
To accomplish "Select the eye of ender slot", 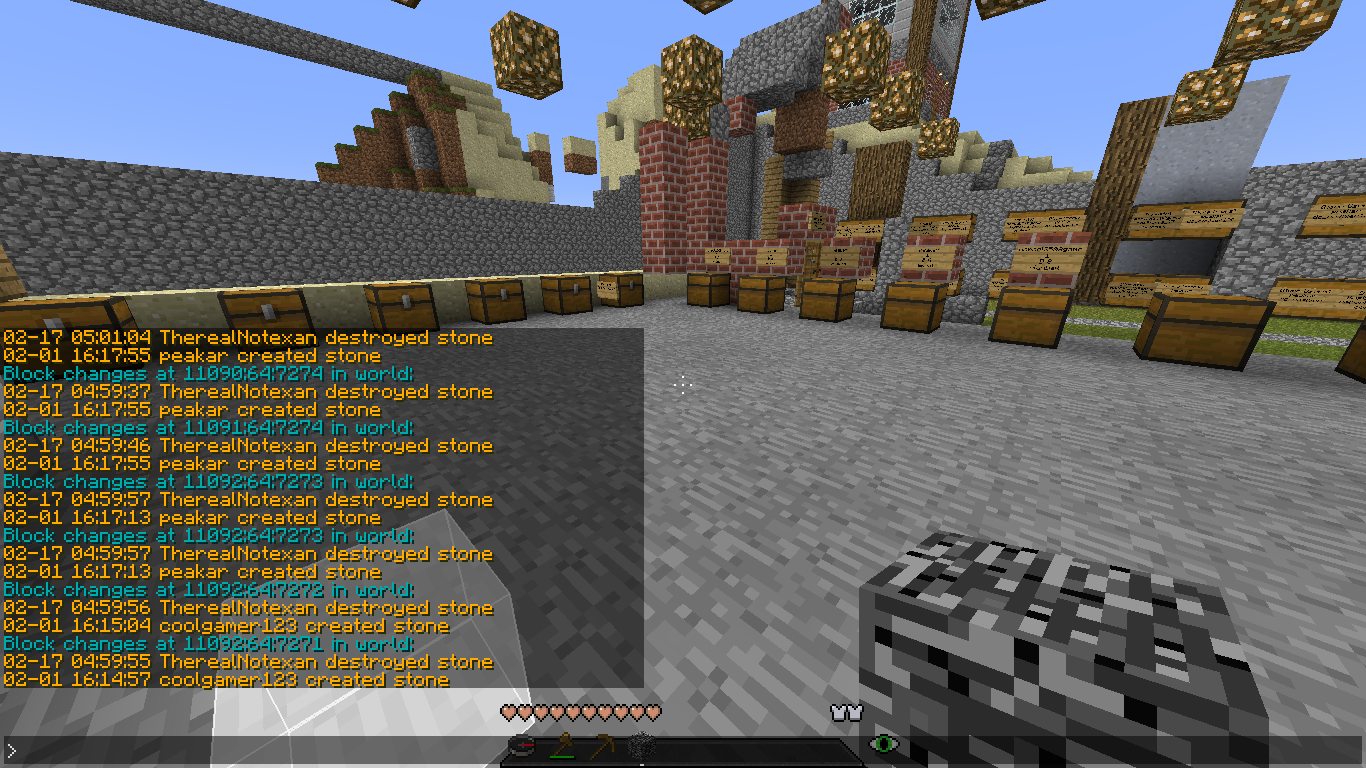I will (x=883, y=744).
